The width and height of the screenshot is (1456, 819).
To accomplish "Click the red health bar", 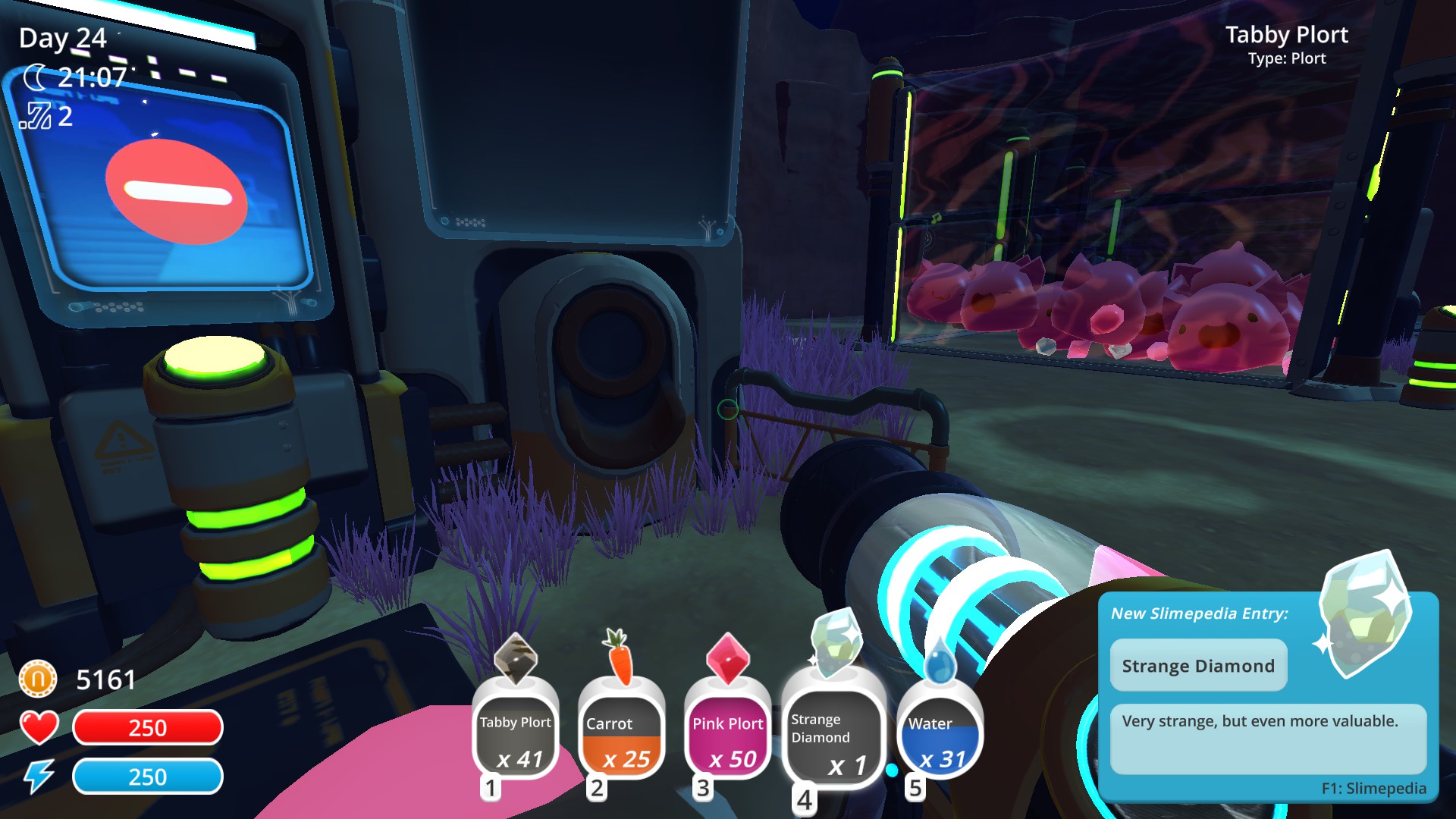I will click(148, 728).
